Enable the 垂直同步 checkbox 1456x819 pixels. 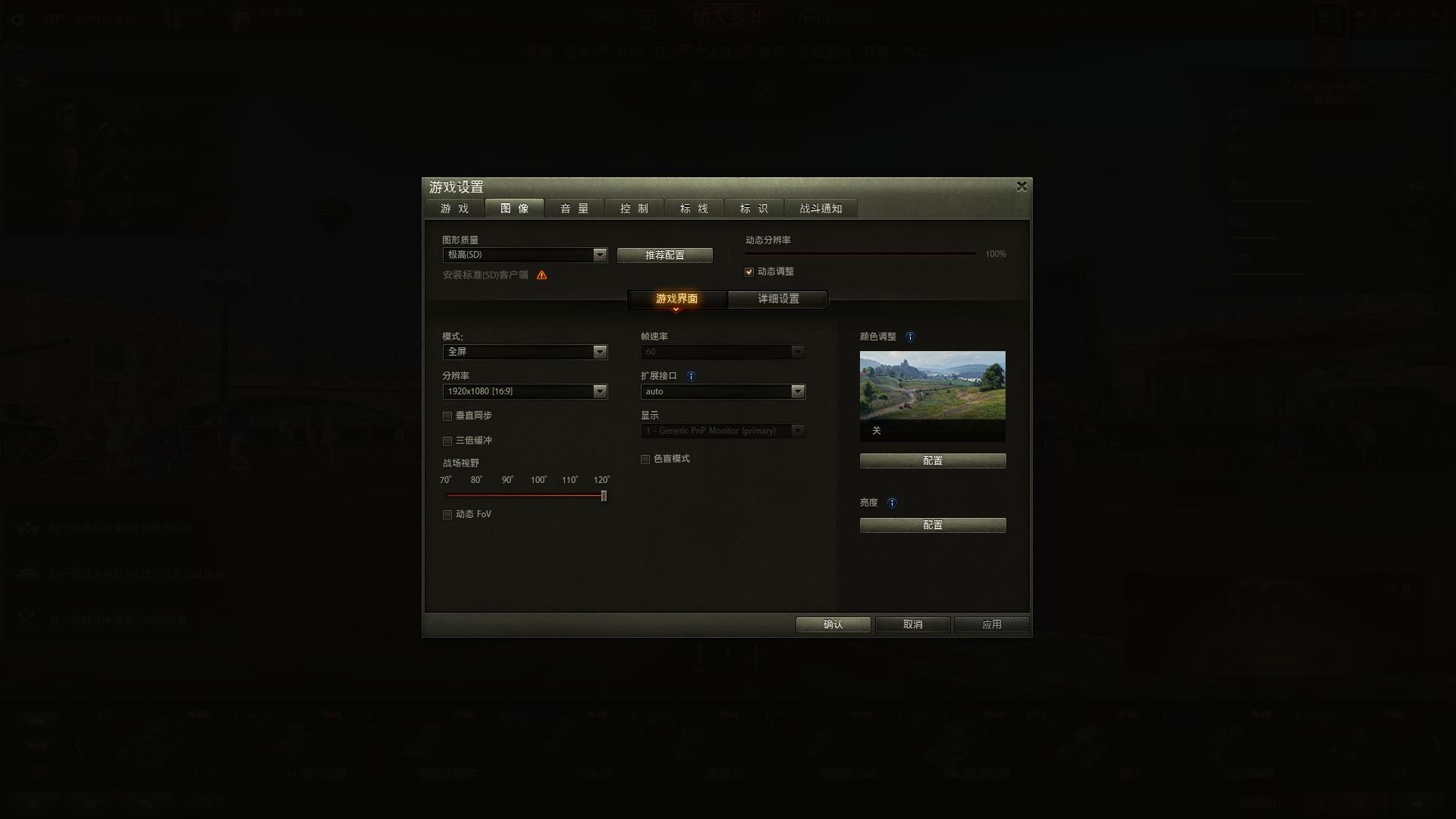447,416
